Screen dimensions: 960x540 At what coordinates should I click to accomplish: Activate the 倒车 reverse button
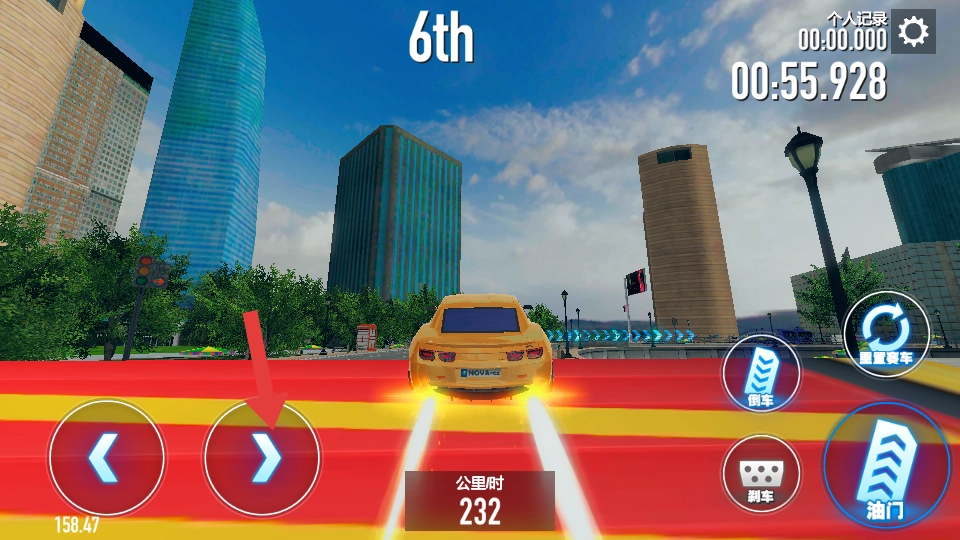point(761,372)
